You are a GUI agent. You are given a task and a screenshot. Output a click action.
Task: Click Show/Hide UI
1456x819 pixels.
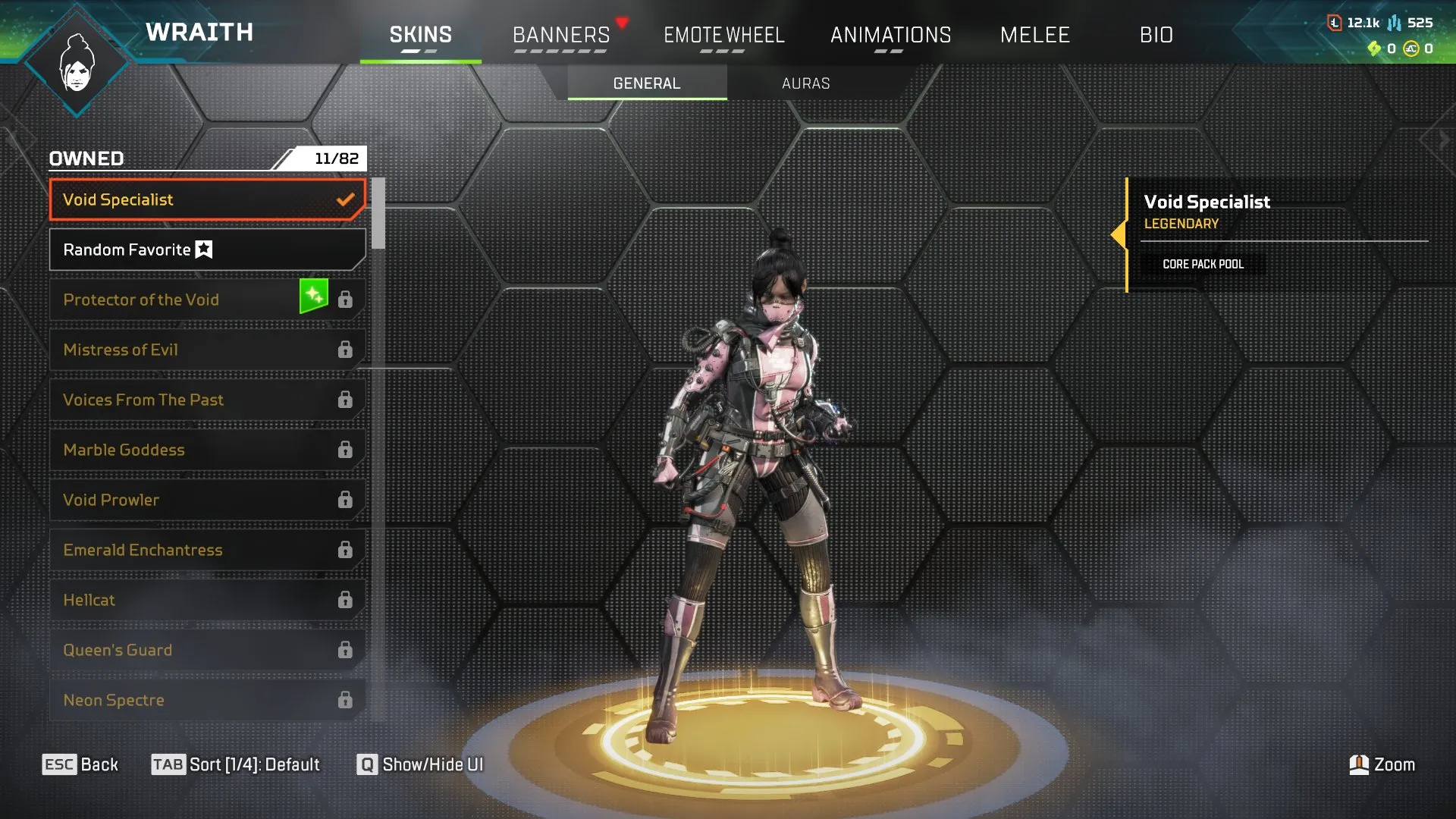417,764
